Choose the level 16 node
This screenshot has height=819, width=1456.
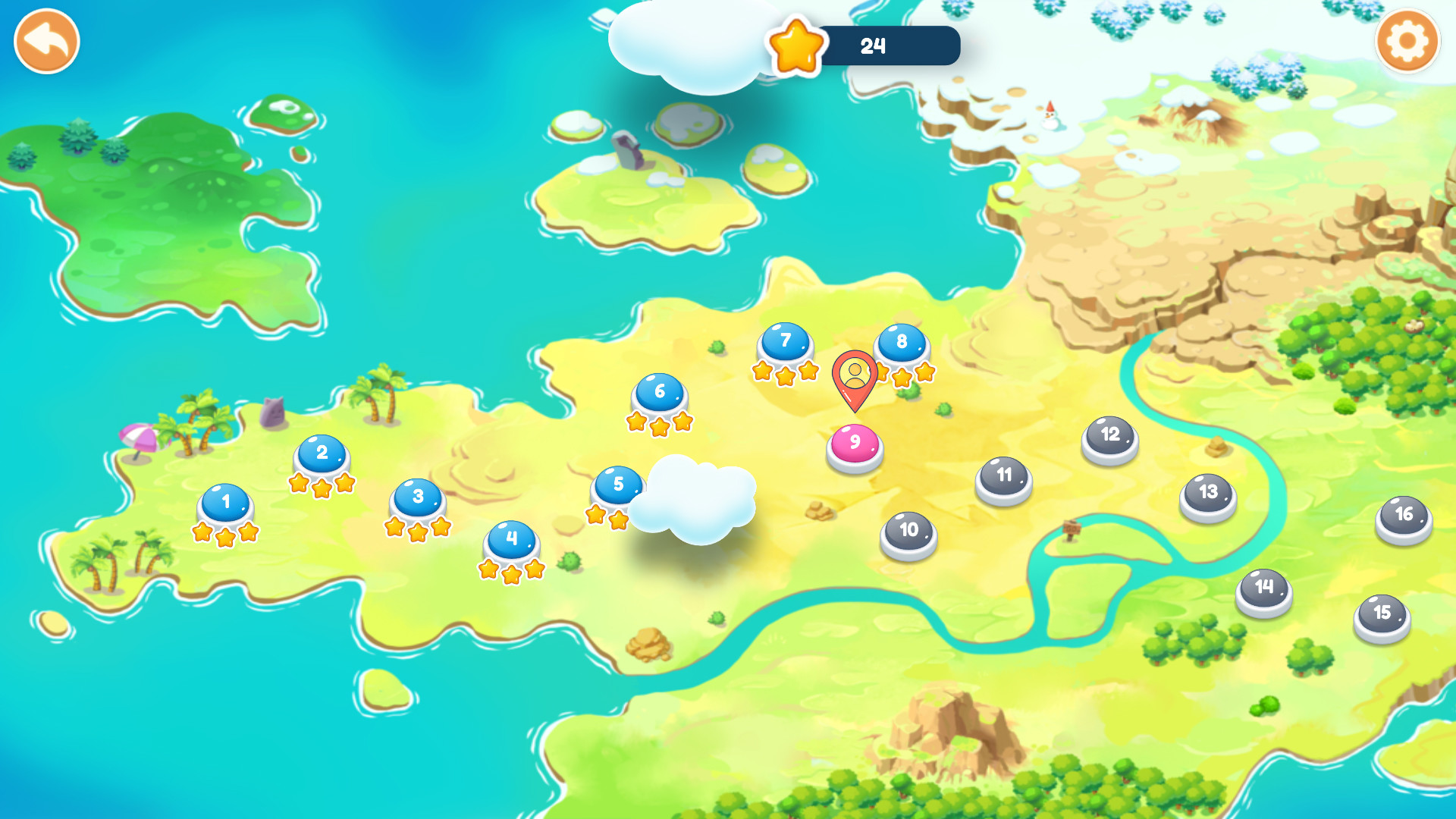1404,516
